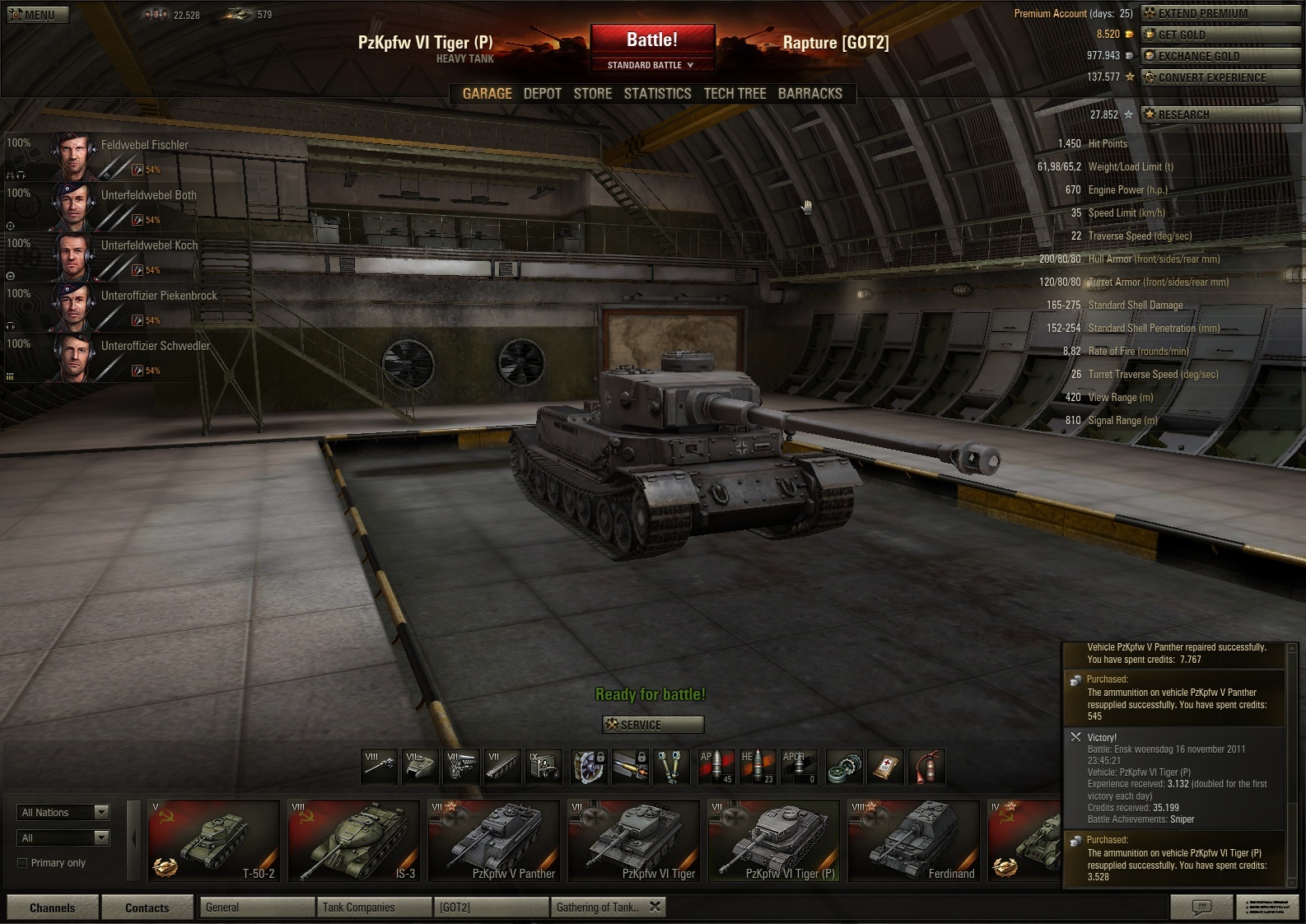Viewport: 1306px width, 924px height.
Task: Open the game Menu button
Action: point(38,15)
